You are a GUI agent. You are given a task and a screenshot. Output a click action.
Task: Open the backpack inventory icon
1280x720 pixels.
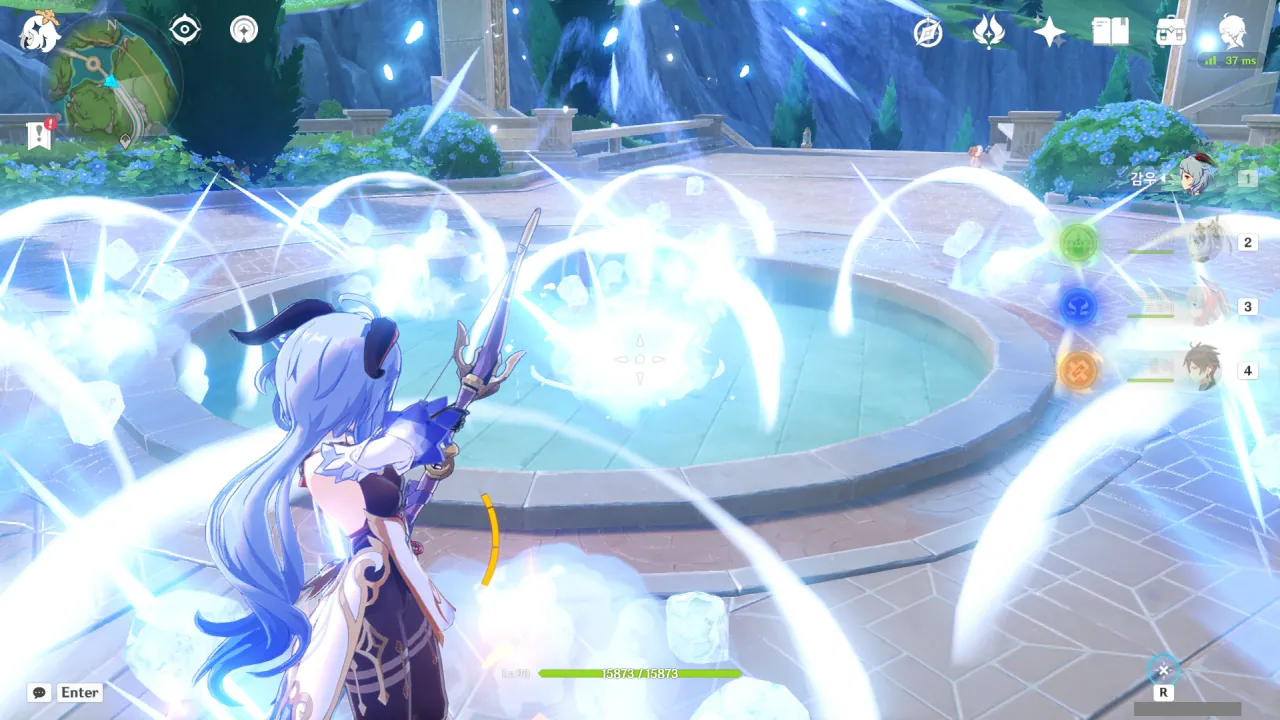tap(1170, 33)
